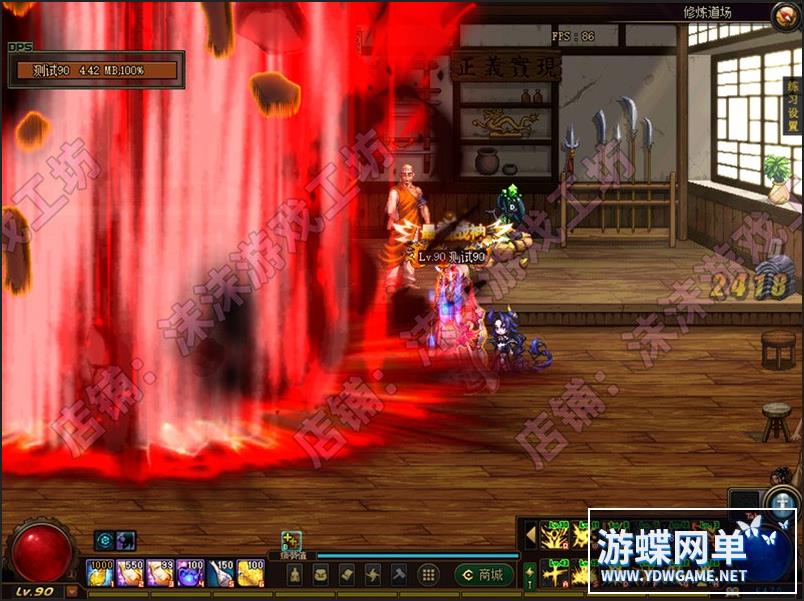The image size is (804, 601).
Task: Click the green plus icon above gauge
Action: pyautogui.click(x=291, y=540)
